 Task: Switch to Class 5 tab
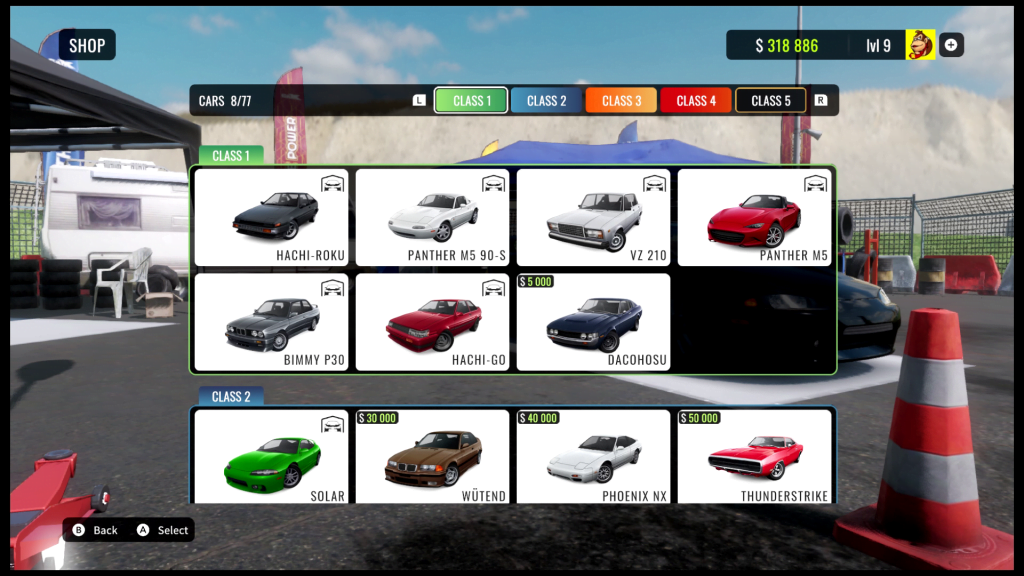pos(771,101)
